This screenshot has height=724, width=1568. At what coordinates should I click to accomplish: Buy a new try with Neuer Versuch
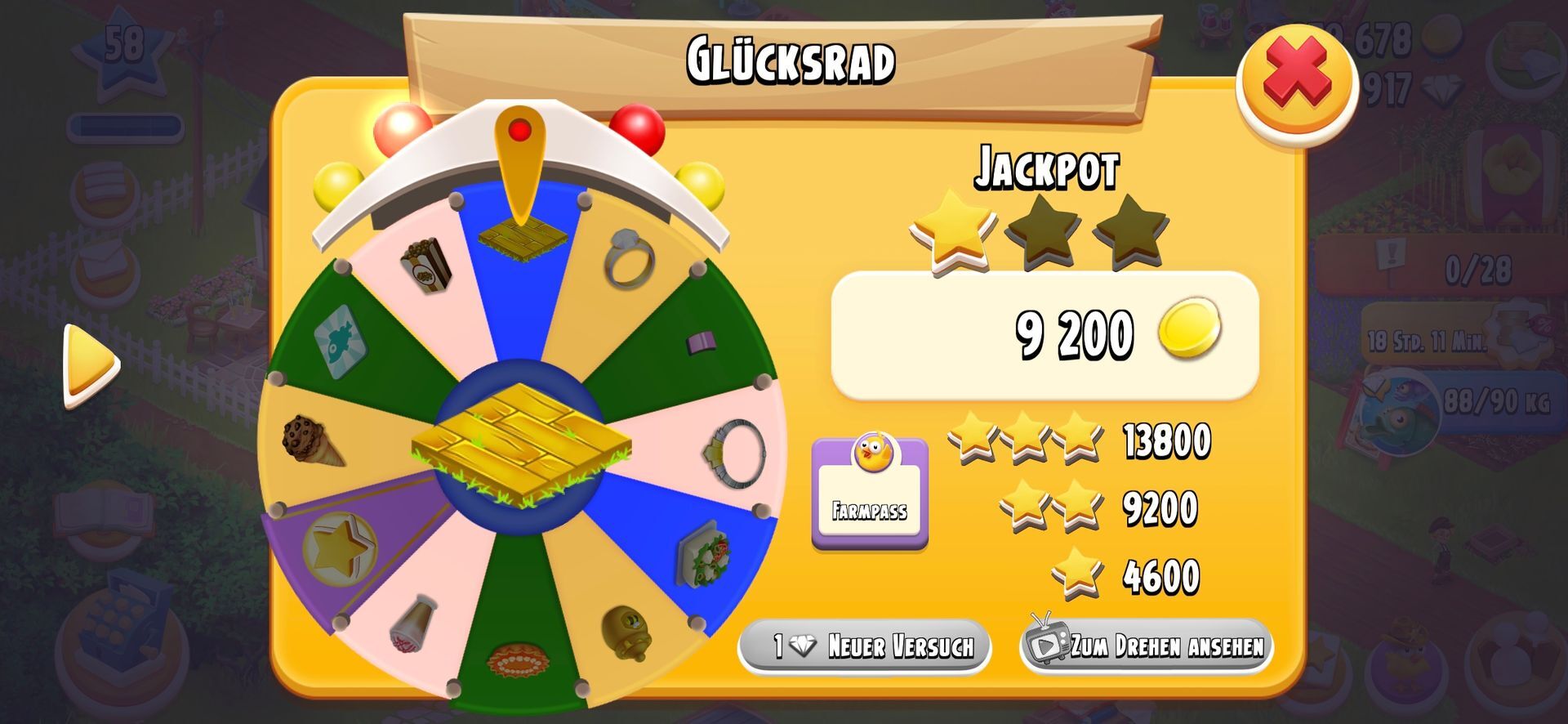coord(865,647)
